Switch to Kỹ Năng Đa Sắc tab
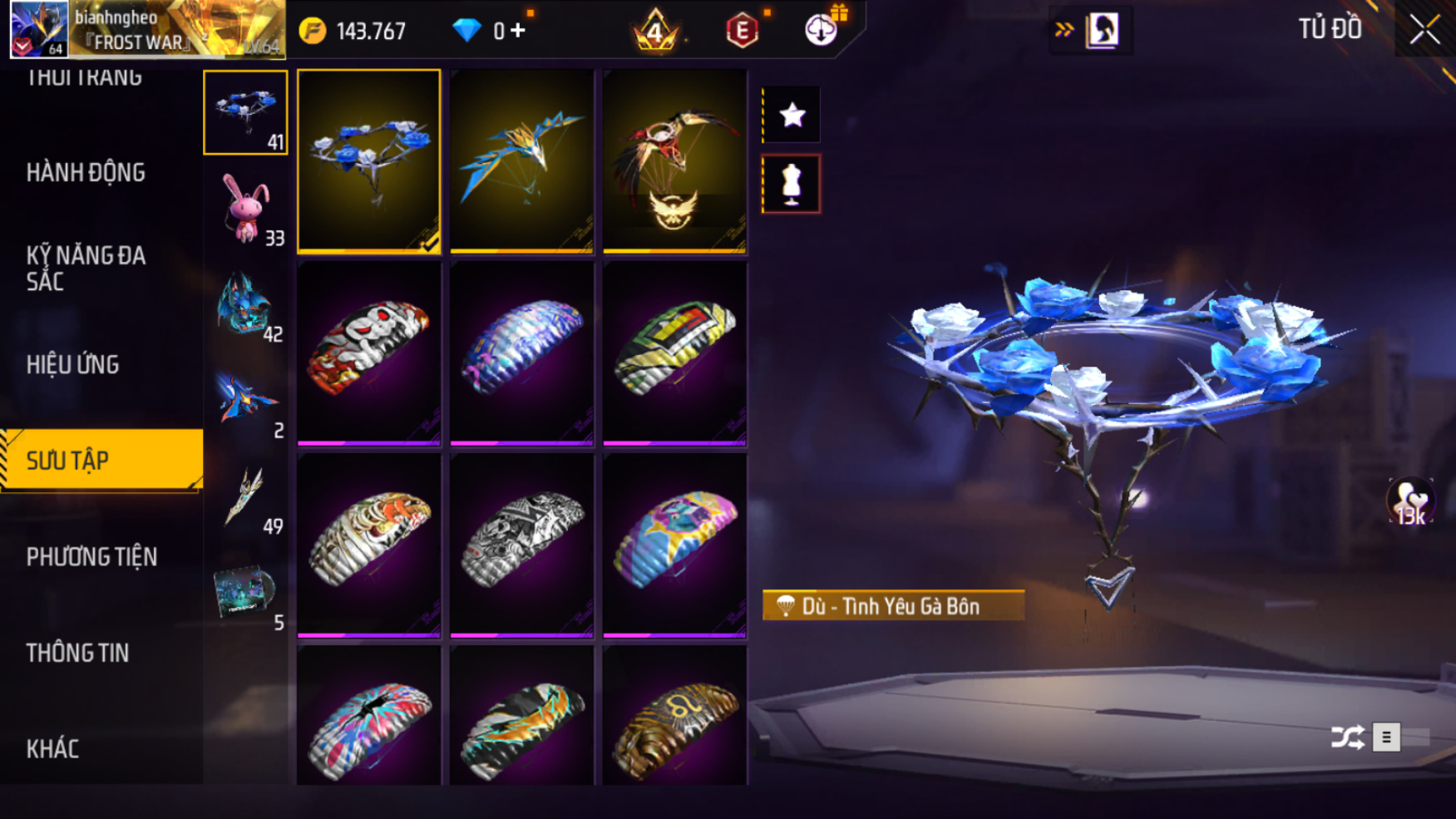1456x819 pixels. click(86, 268)
